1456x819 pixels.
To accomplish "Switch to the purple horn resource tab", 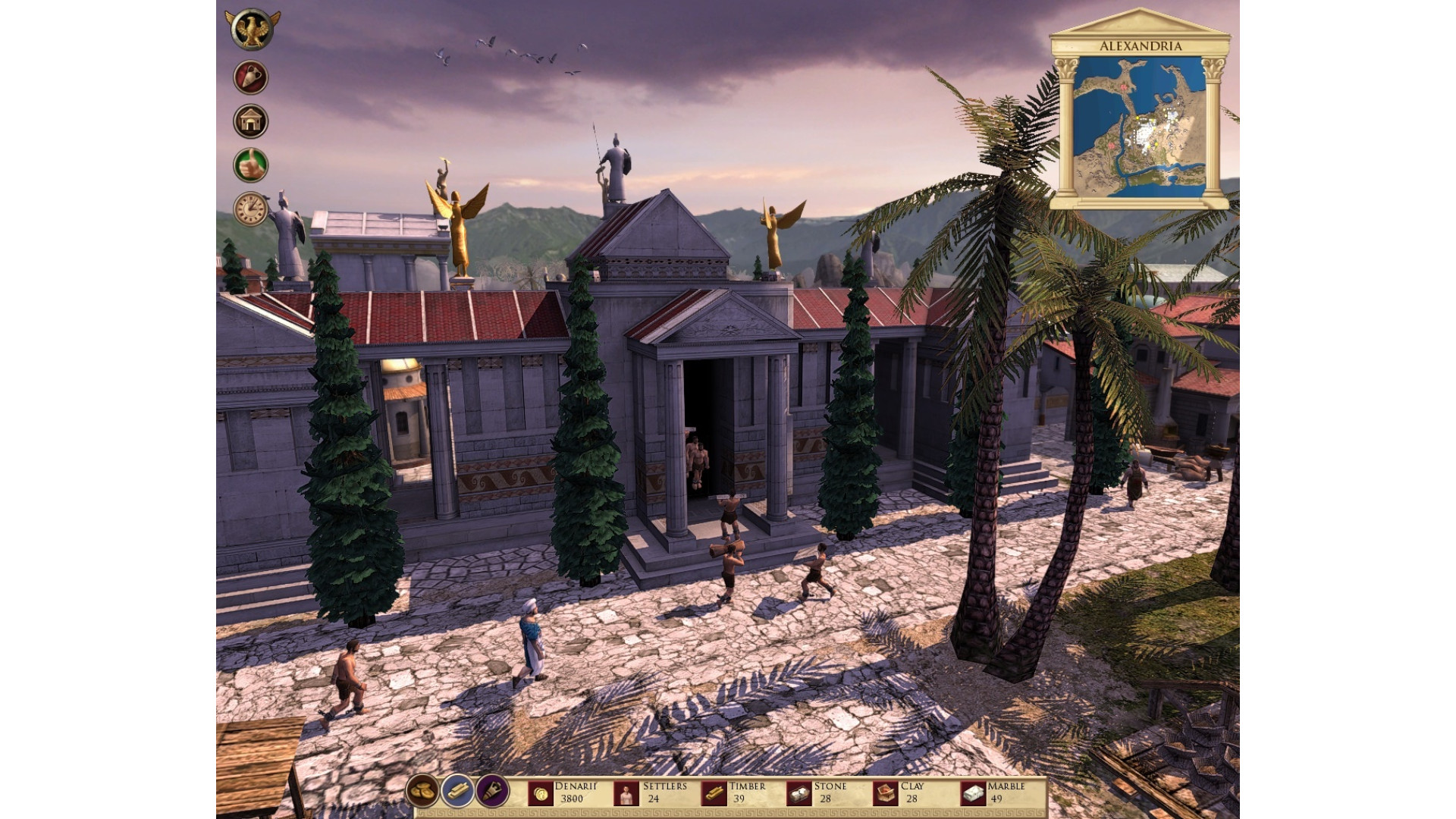I will pyautogui.click(x=492, y=792).
